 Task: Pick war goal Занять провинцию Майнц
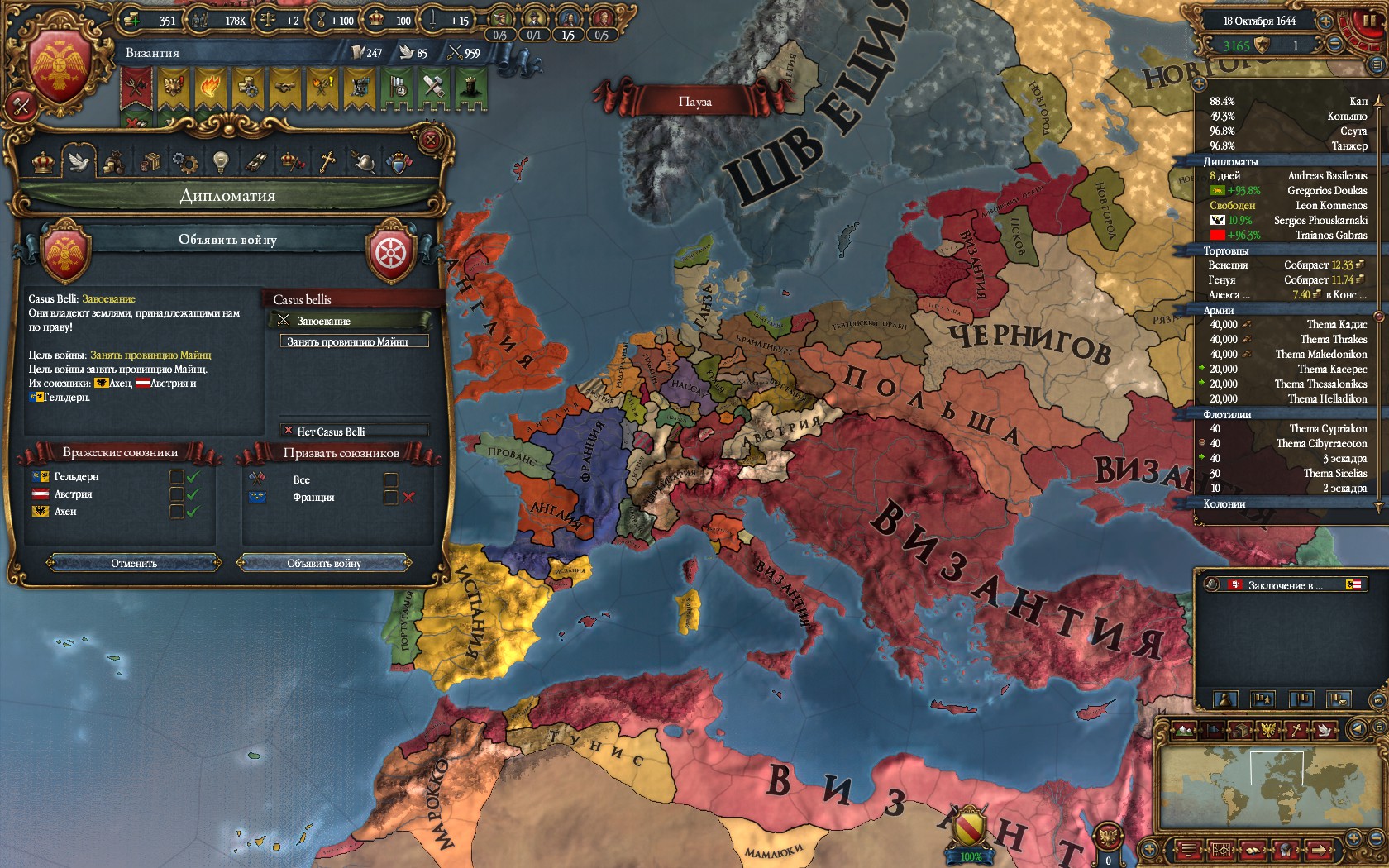[354, 341]
